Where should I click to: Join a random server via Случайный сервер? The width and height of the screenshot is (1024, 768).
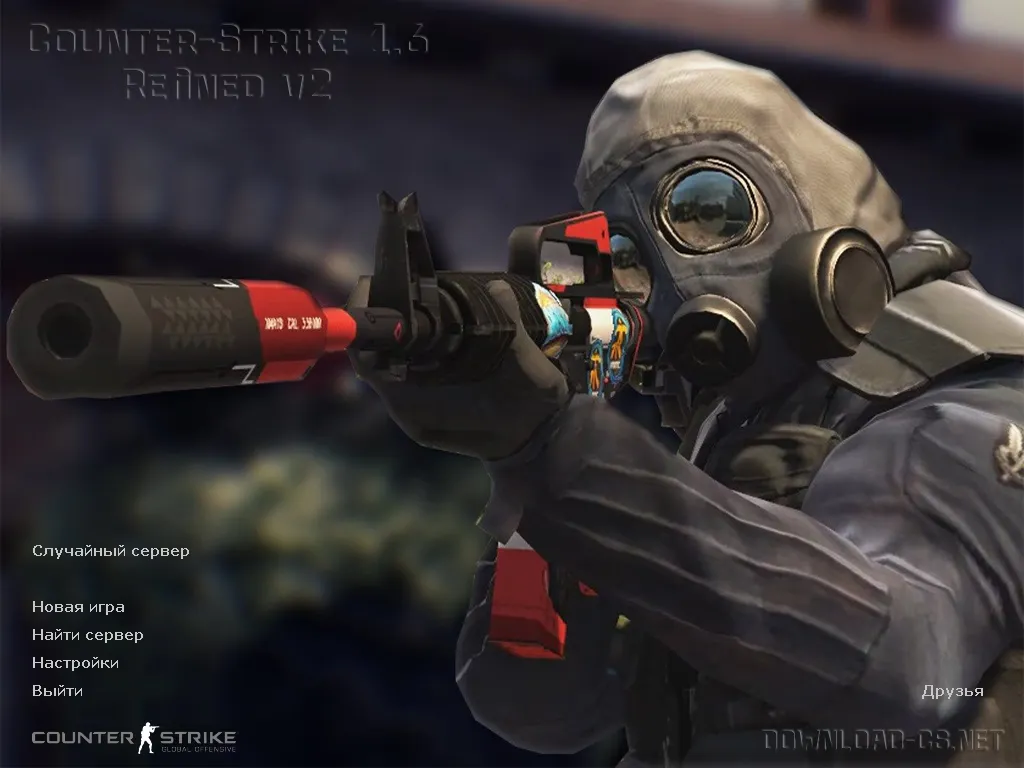coord(110,551)
